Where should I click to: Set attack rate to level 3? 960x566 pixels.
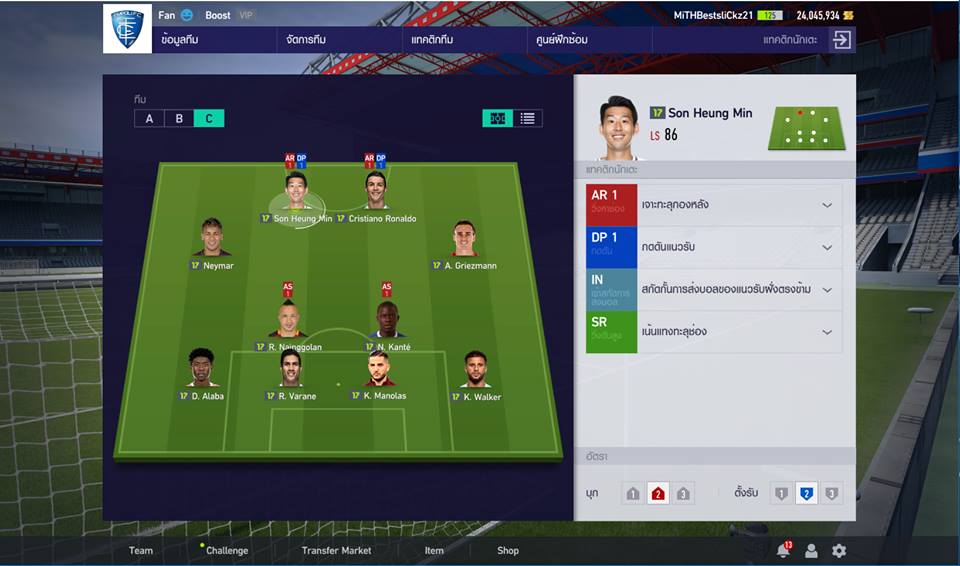coord(683,494)
